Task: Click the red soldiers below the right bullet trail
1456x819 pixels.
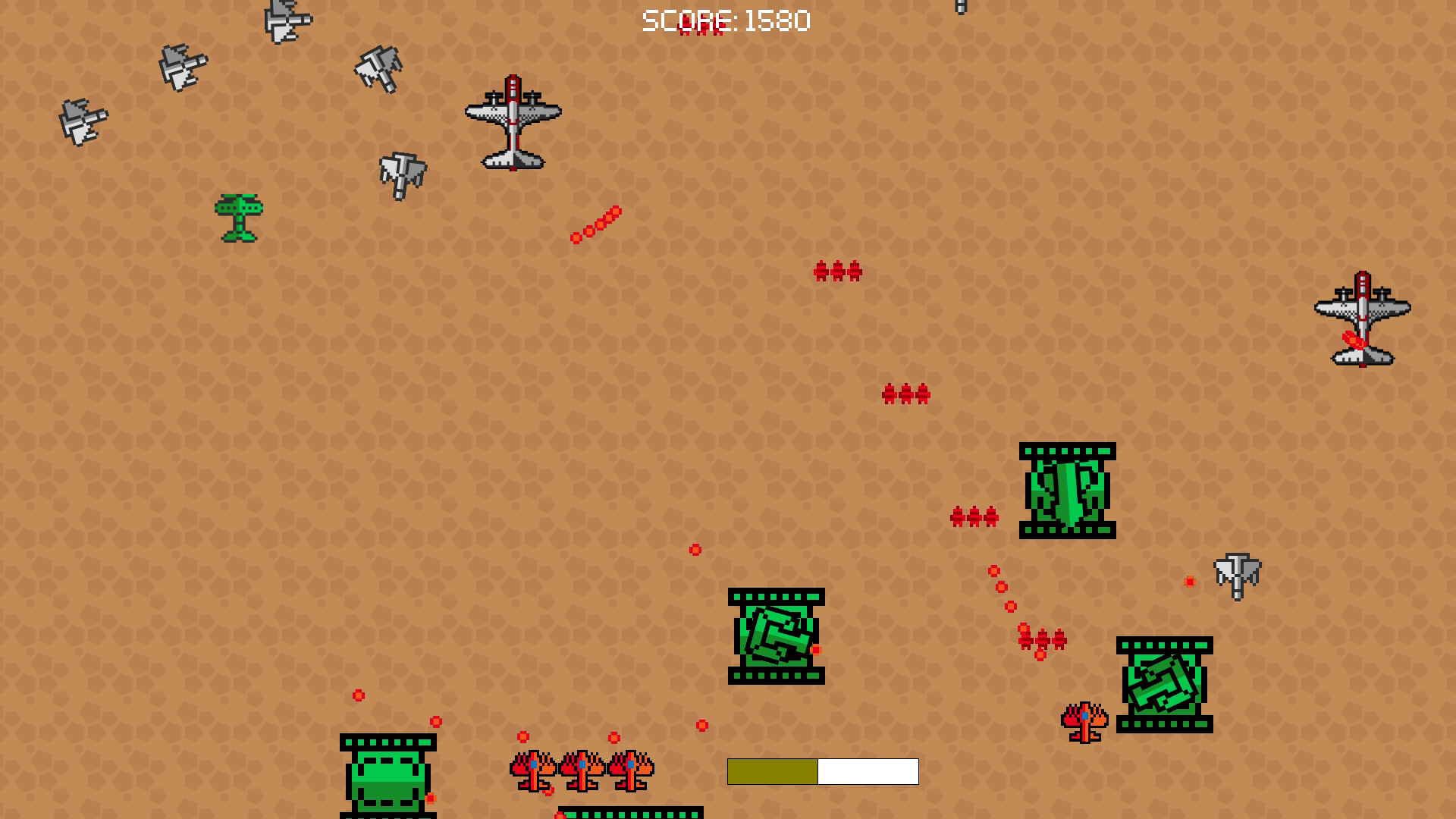Action: click(1043, 639)
